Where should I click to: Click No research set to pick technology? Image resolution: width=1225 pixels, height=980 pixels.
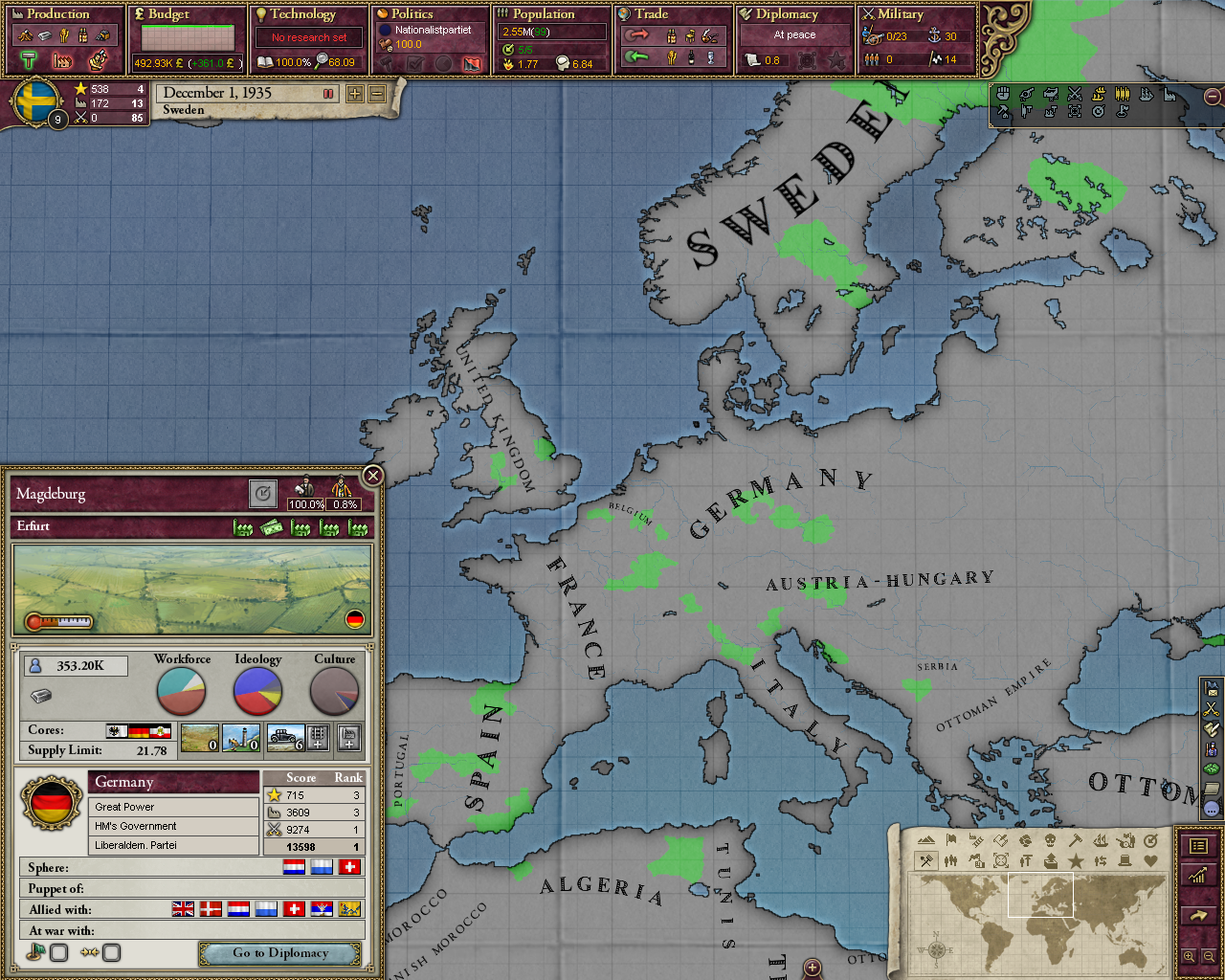pos(308,36)
